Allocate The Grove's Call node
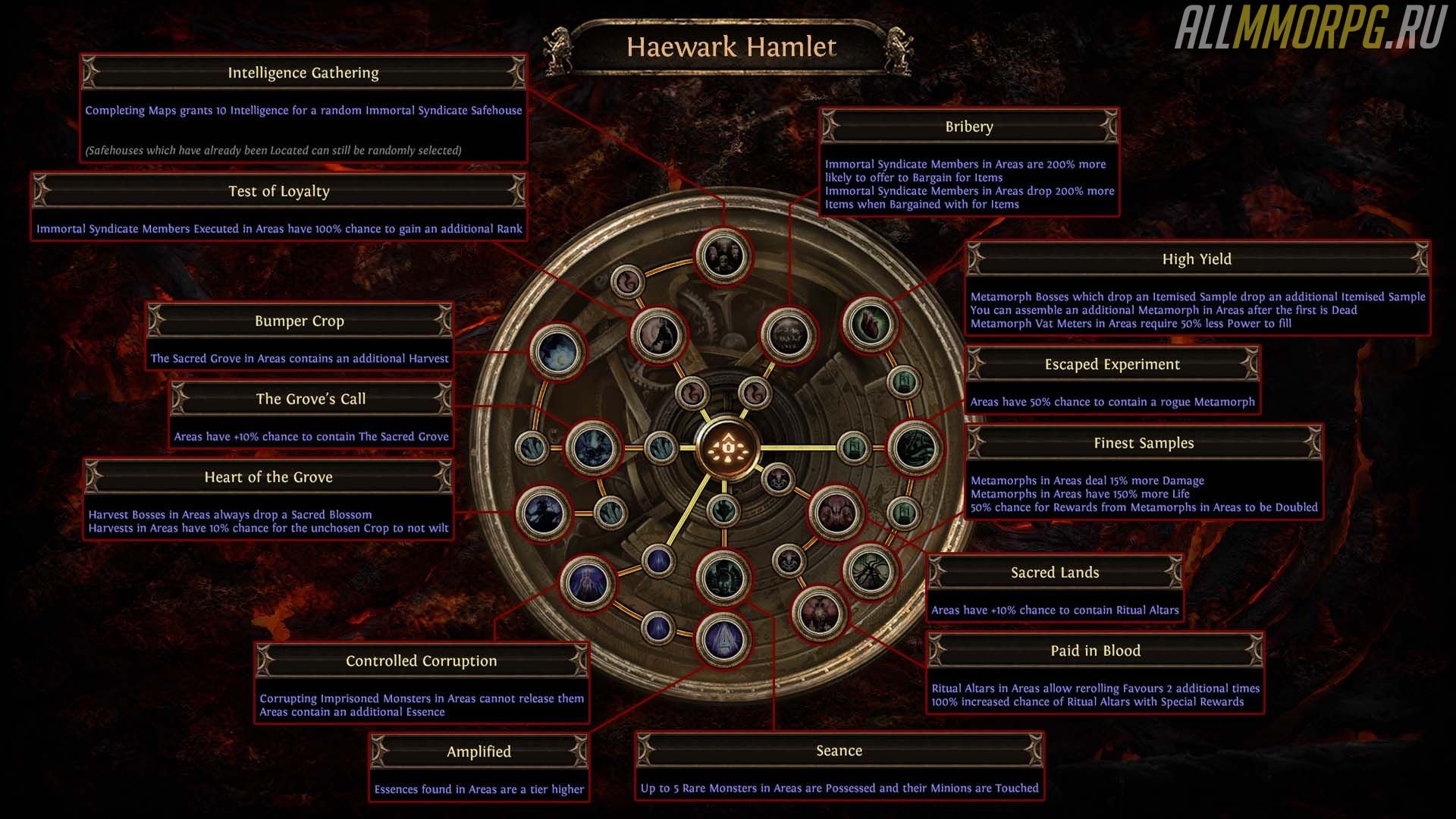This screenshot has width=1456, height=819. 594,447
